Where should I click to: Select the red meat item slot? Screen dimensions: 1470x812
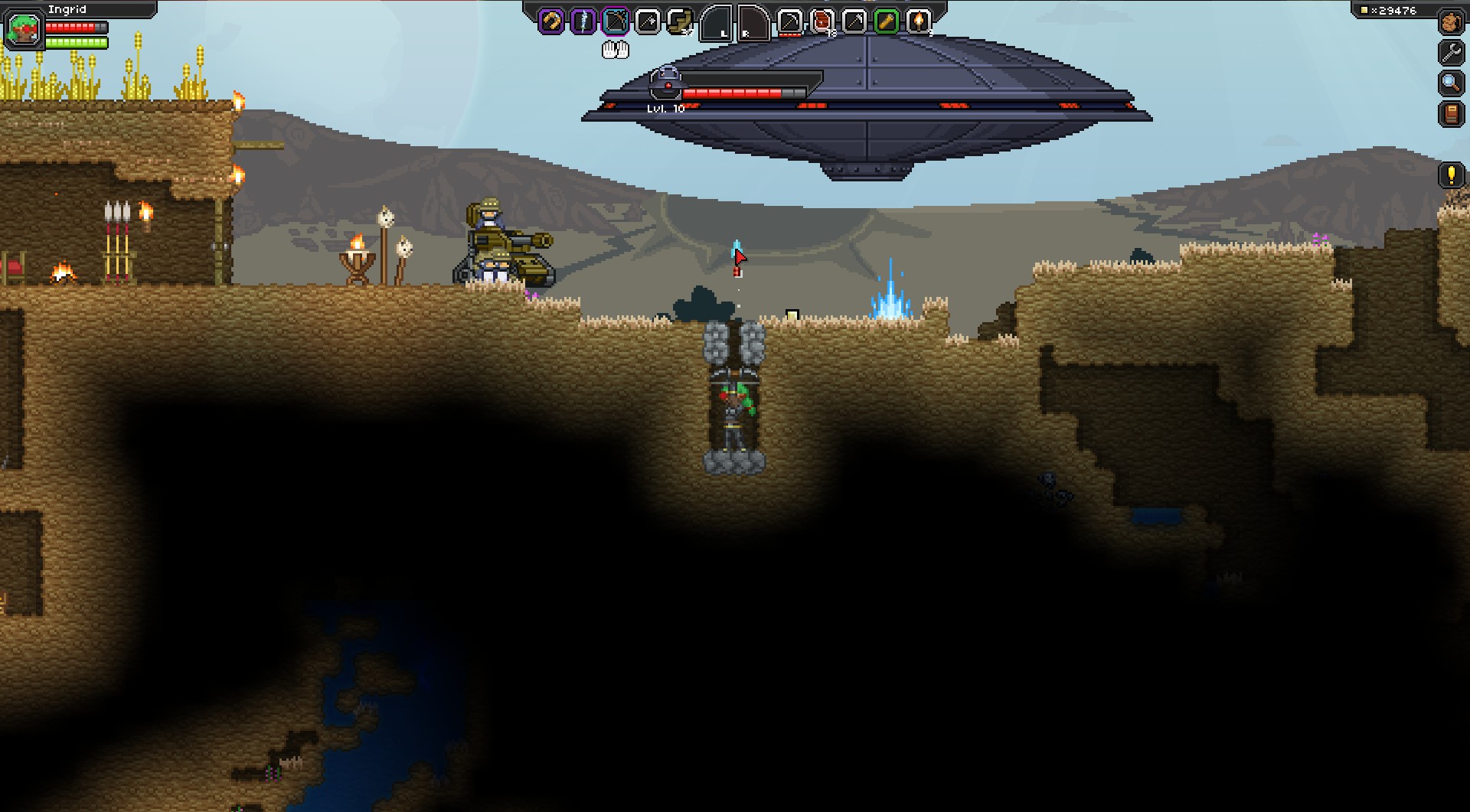(822, 21)
